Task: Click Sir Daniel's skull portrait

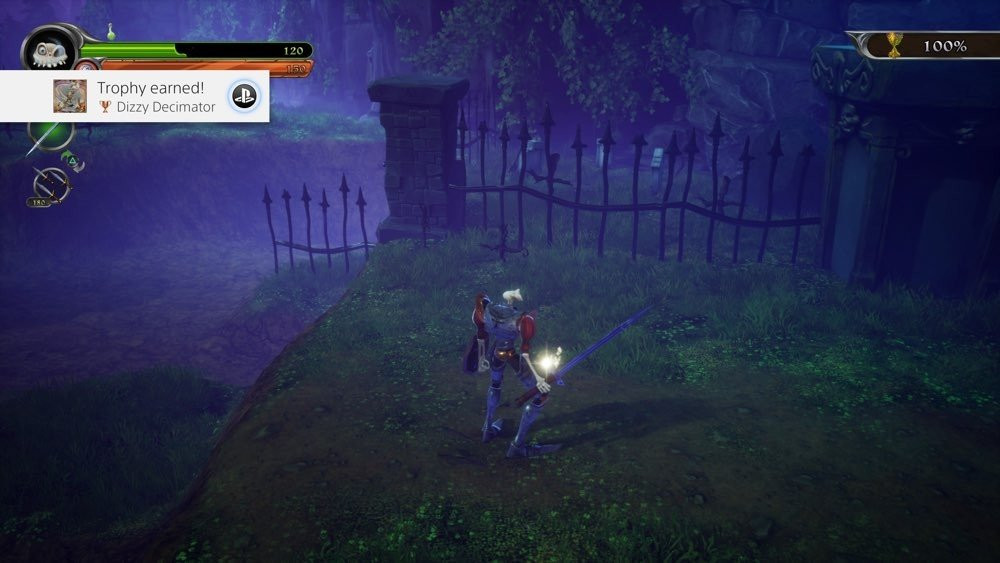Action: pos(48,50)
